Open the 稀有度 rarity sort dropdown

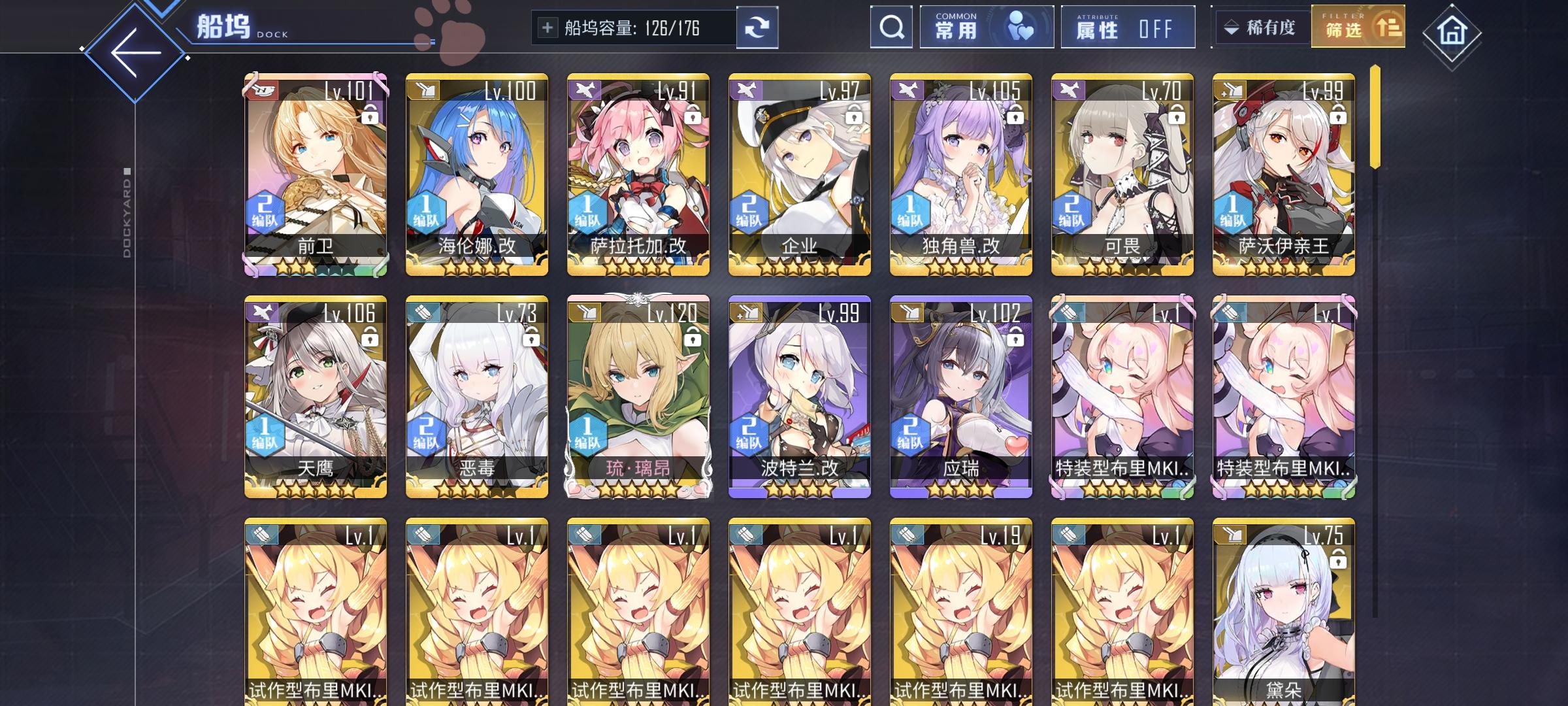tap(1262, 27)
